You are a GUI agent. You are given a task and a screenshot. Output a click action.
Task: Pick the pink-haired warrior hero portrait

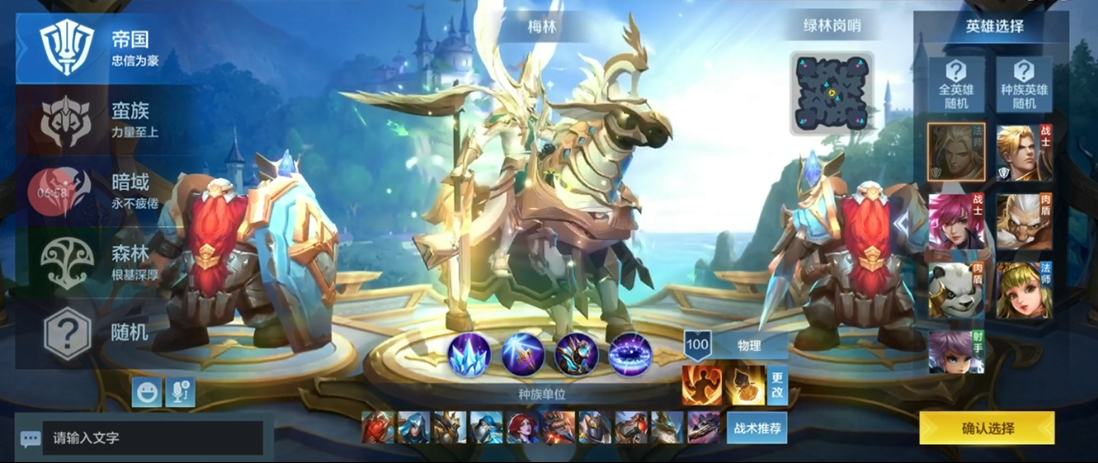pyautogui.click(x=956, y=221)
